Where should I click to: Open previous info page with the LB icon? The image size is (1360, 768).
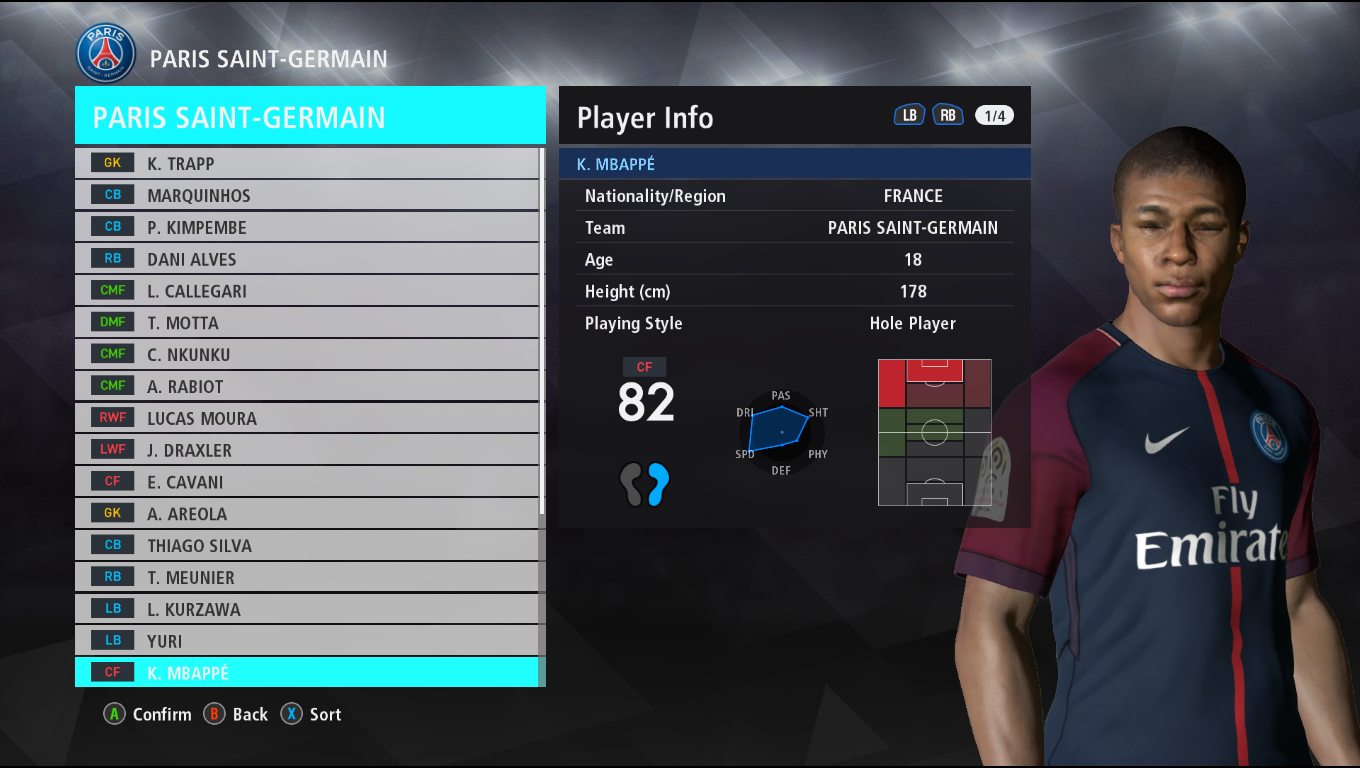(x=909, y=115)
